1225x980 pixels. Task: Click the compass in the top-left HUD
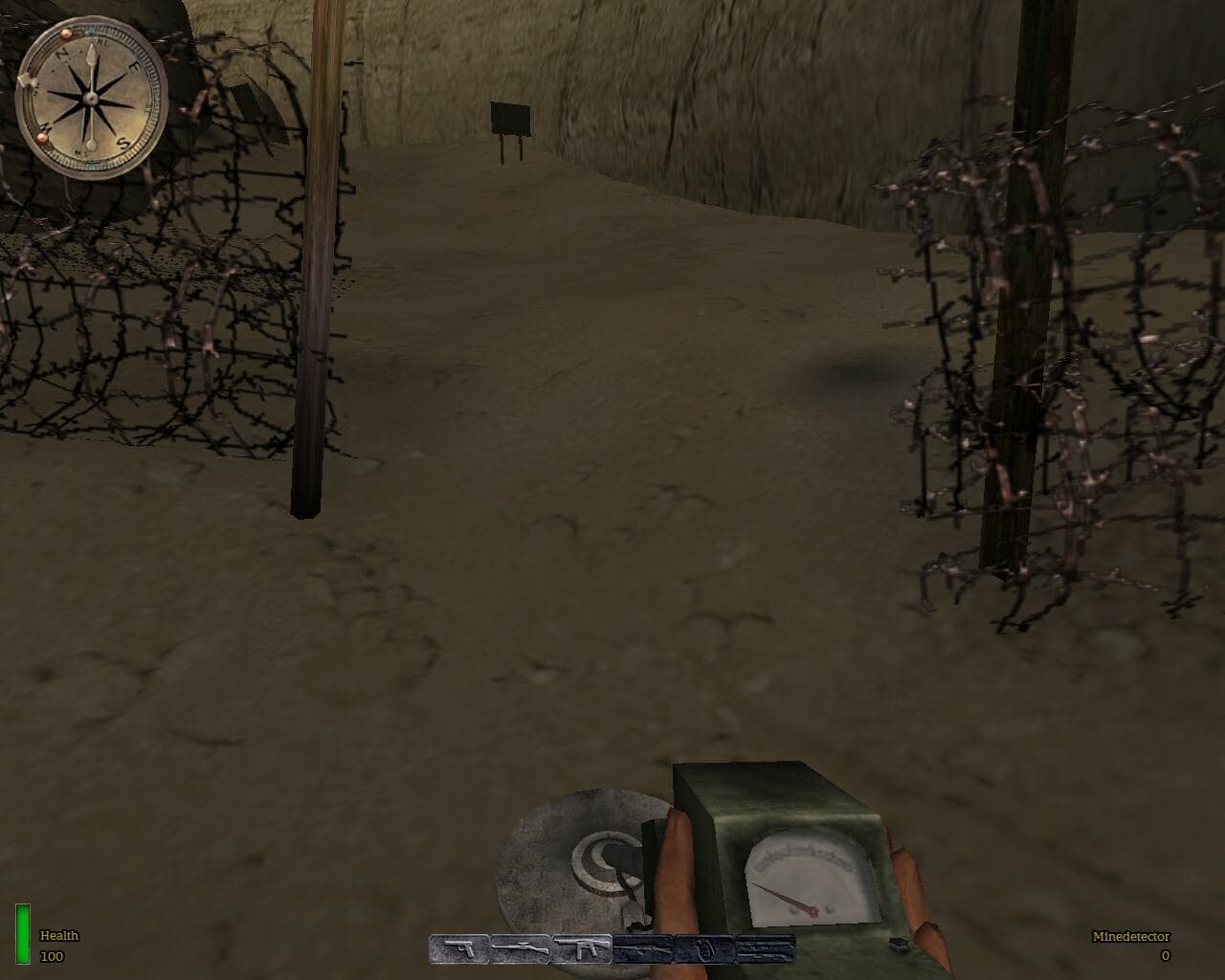91,94
